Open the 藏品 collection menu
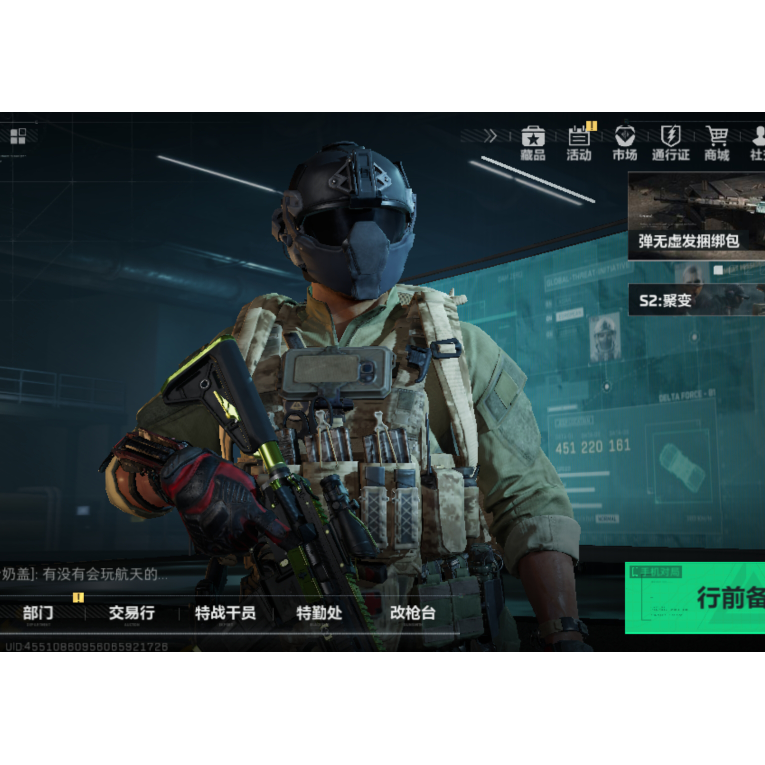Image resolution: width=765 pixels, height=765 pixels. [x=533, y=143]
